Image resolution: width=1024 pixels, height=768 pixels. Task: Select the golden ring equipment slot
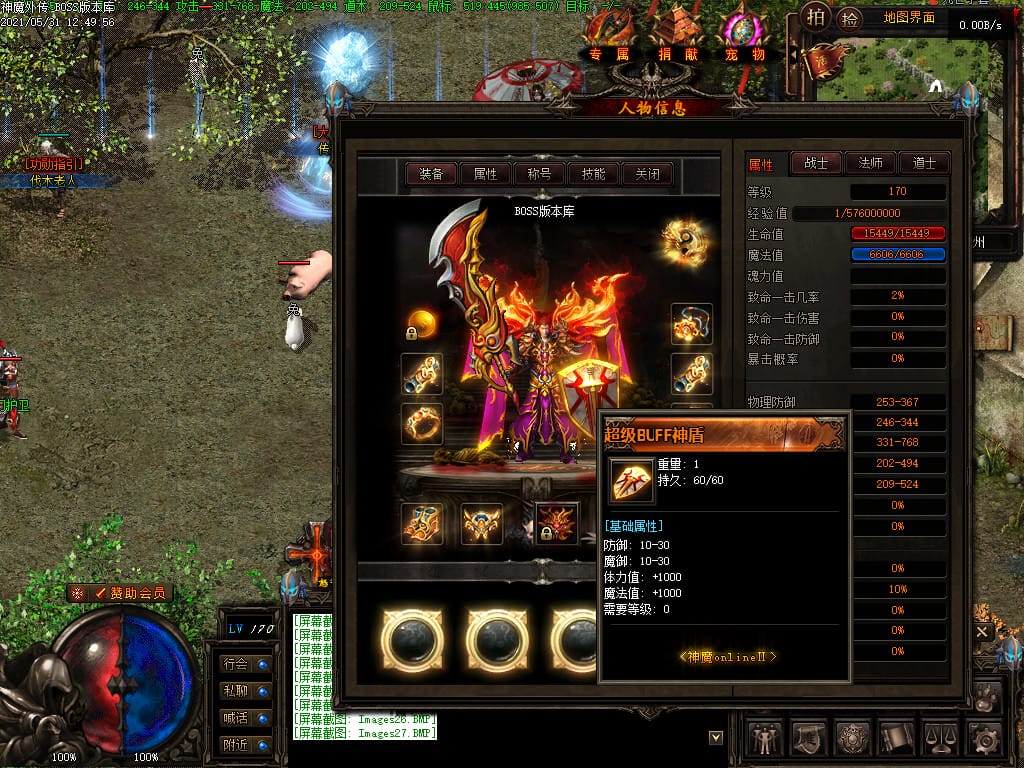click(422, 424)
